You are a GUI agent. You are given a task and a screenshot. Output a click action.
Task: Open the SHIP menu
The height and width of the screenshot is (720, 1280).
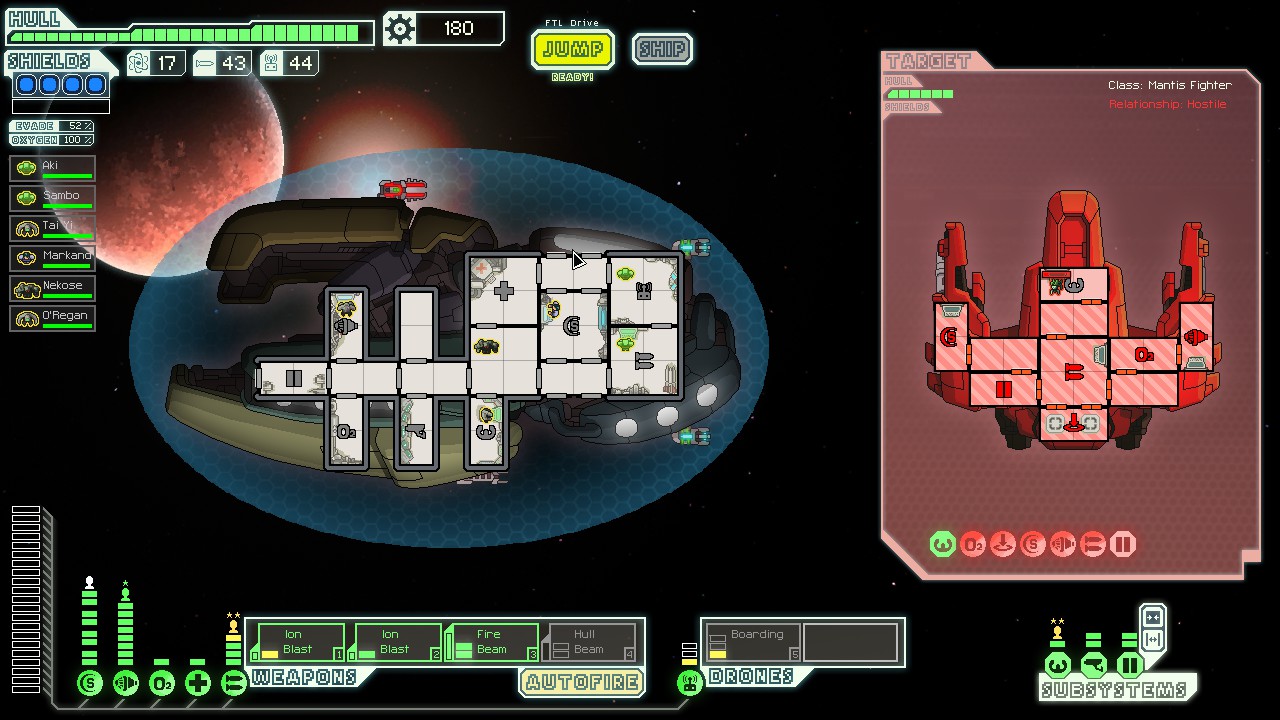pos(662,49)
